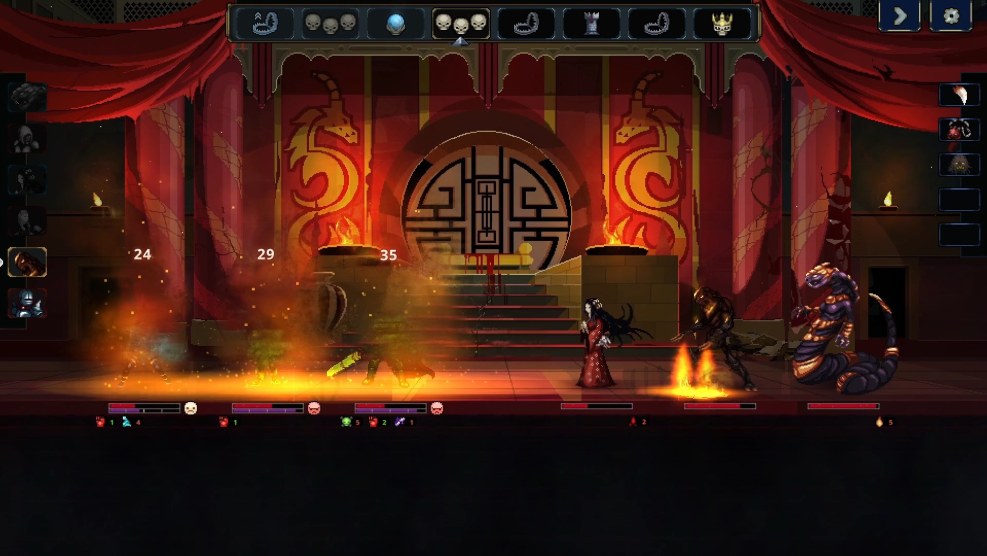Select the highlighted bronze armored portrait
This screenshot has width=987, height=556.
[x=28, y=262]
